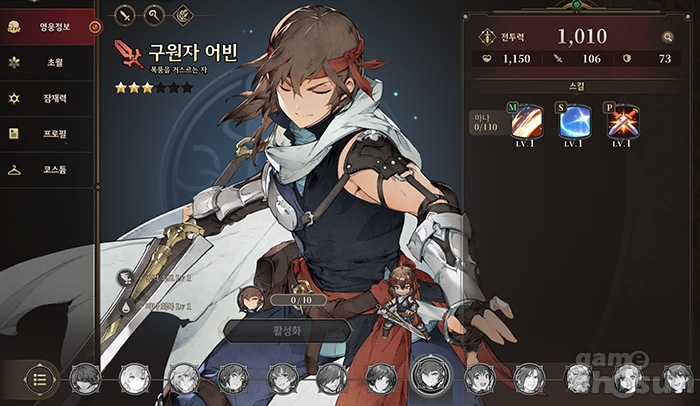Choose the first hero portrait beside list button

[x=84, y=378]
